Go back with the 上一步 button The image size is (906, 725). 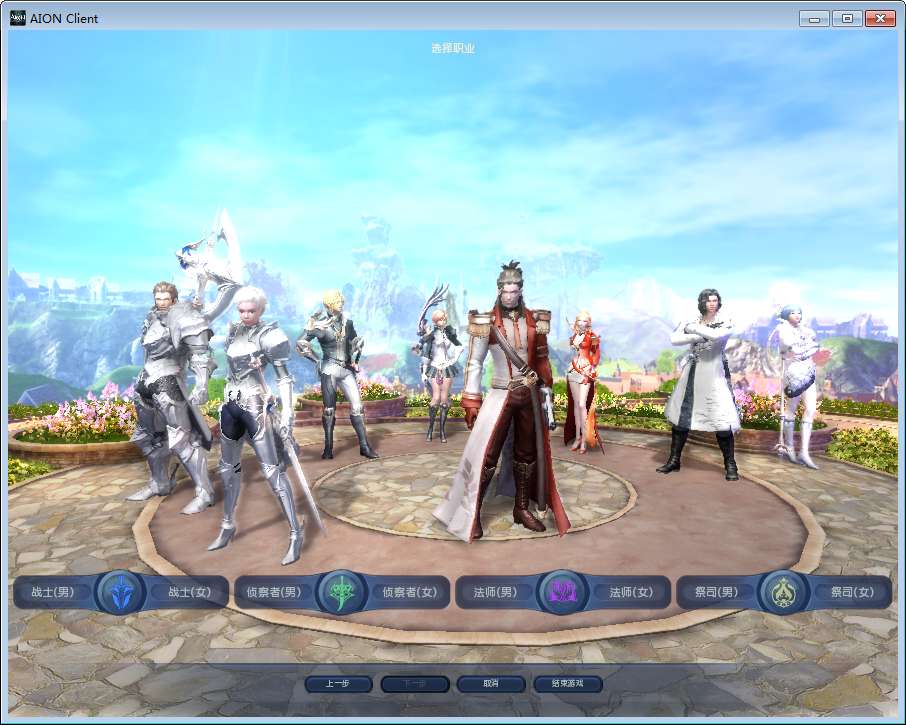[x=337, y=684]
